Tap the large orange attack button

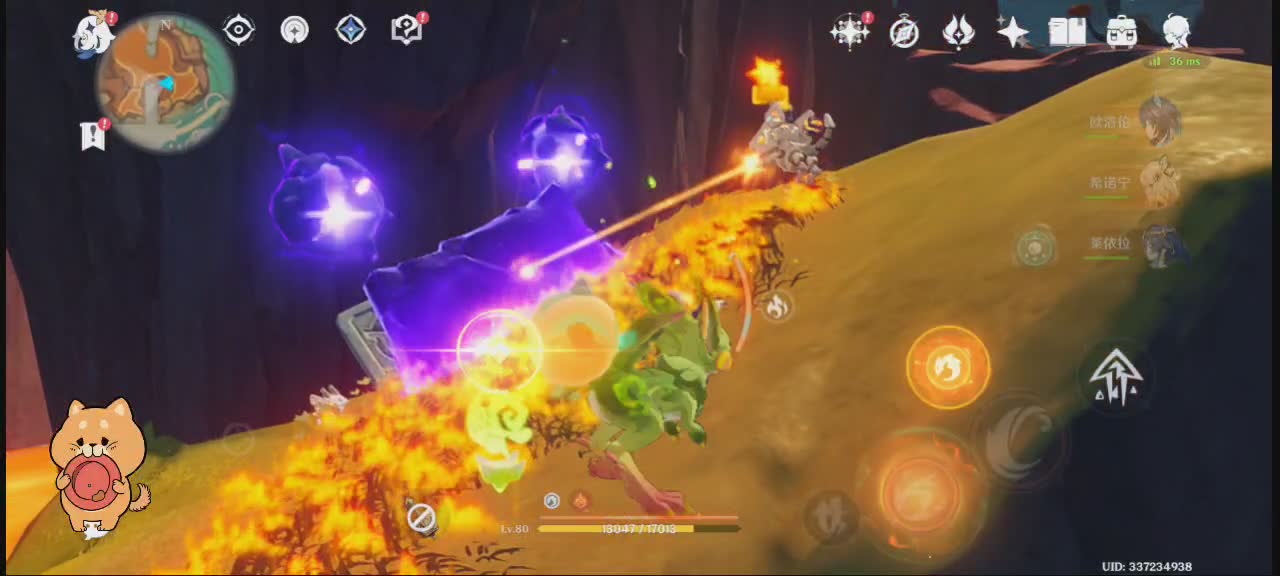pyautogui.click(x=921, y=490)
